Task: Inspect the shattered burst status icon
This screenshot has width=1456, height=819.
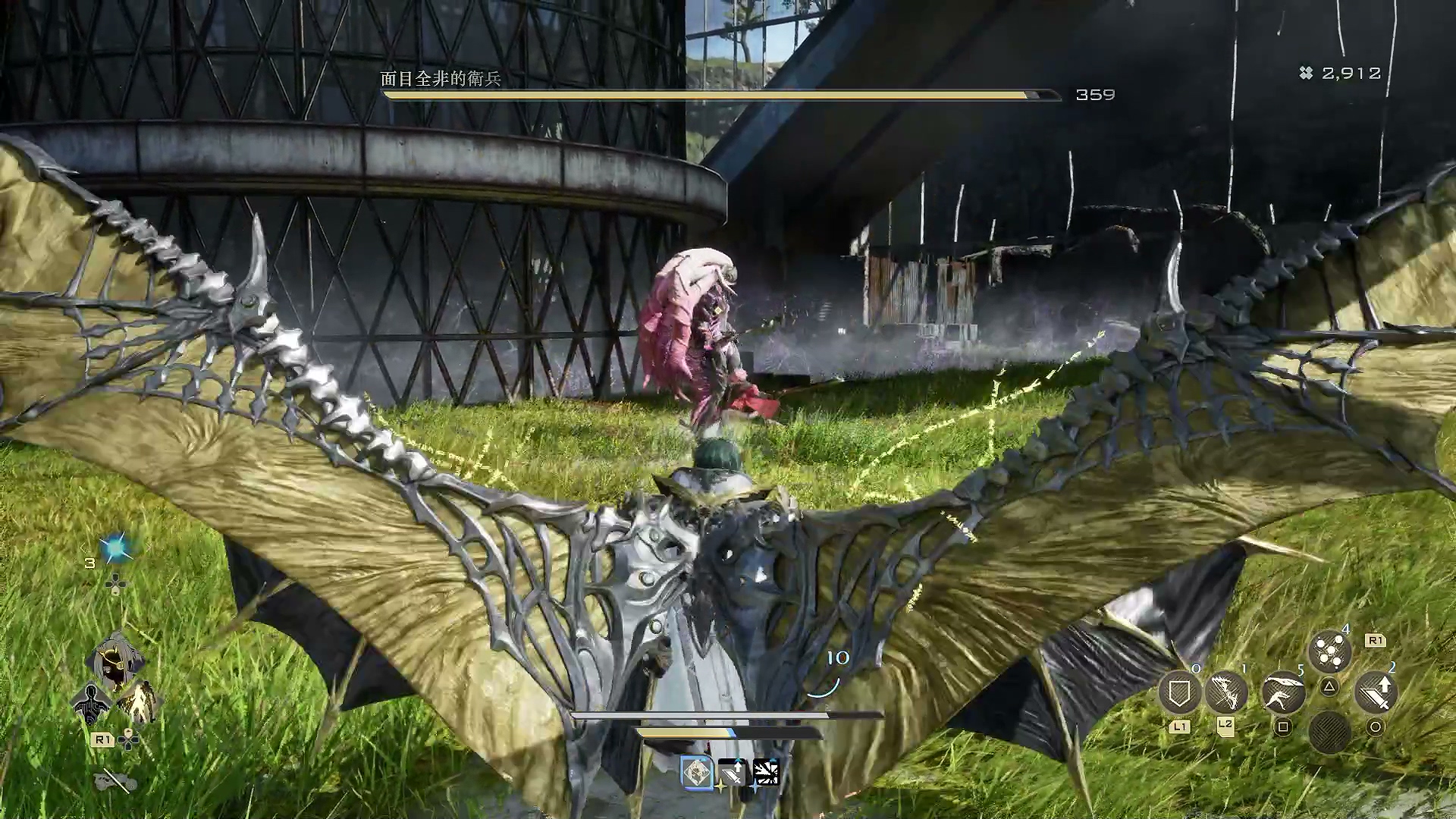Action: [x=766, y=773]
